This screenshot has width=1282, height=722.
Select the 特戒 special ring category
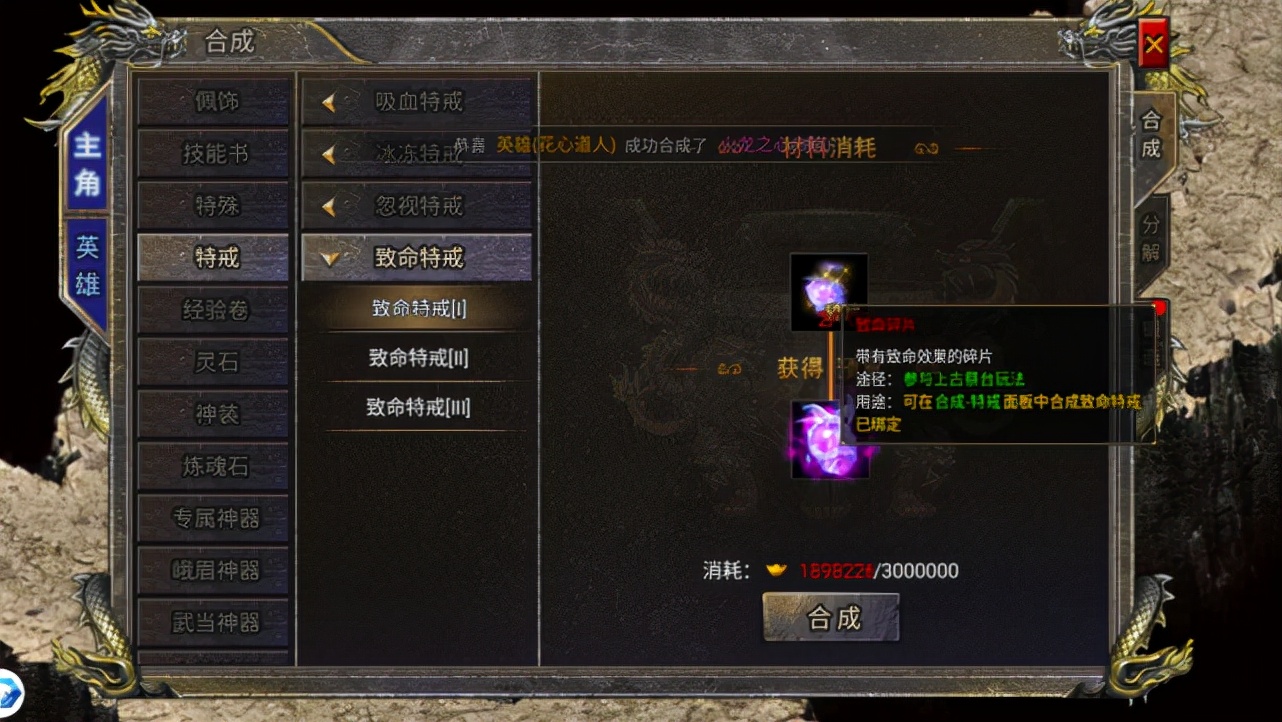click(214, 258)
